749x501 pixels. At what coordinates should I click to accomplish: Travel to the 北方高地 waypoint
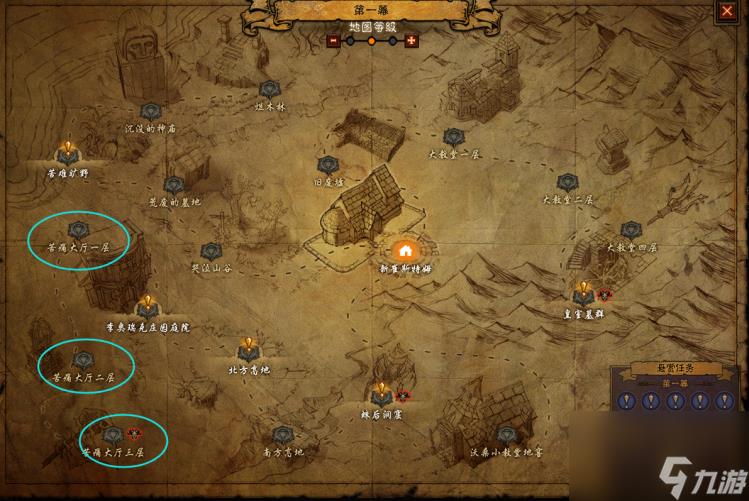(249, 352)
